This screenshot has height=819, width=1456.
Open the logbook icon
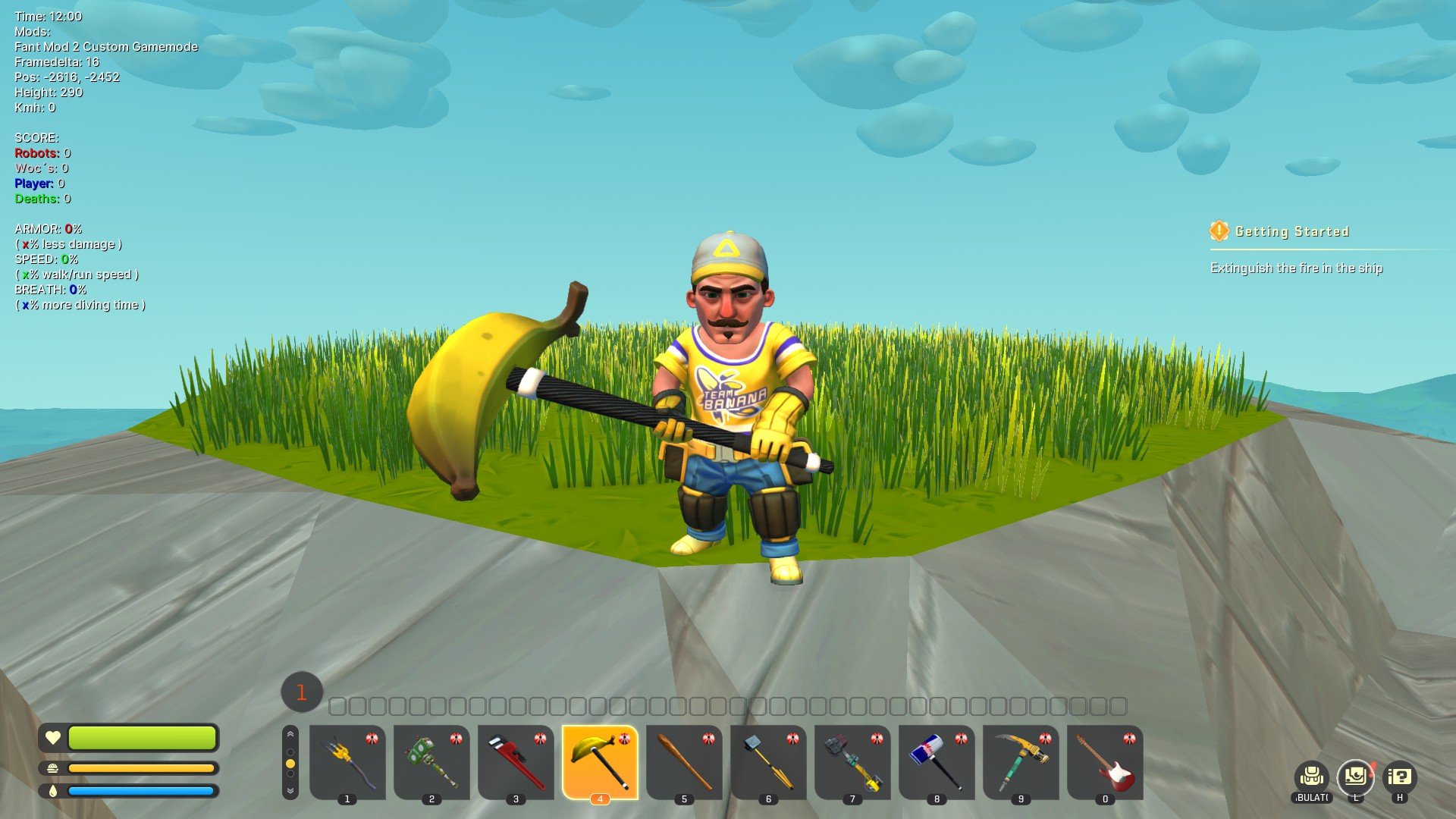click(x=1355, y=777)
